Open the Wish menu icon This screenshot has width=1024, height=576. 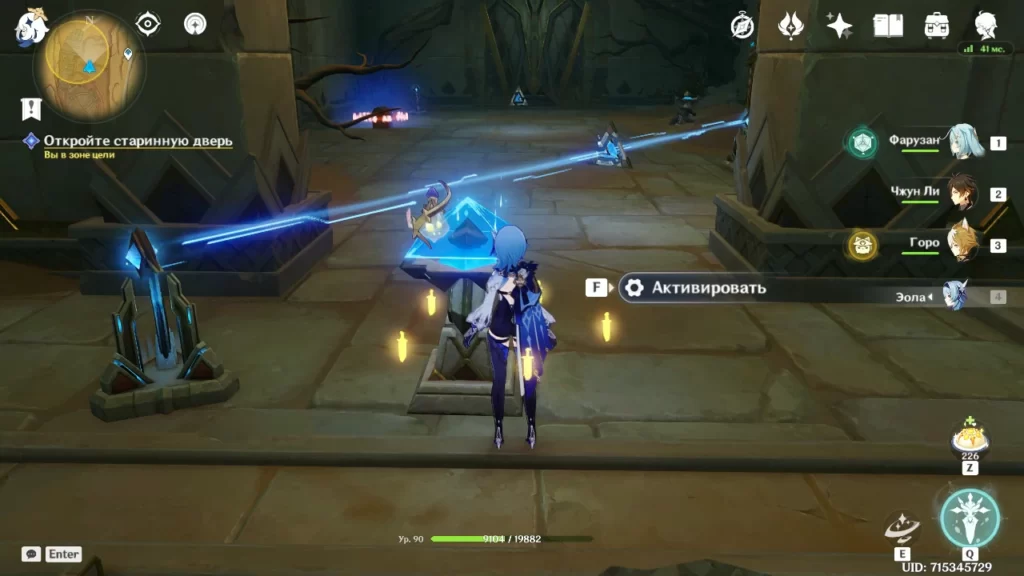(x=791, y=26)
